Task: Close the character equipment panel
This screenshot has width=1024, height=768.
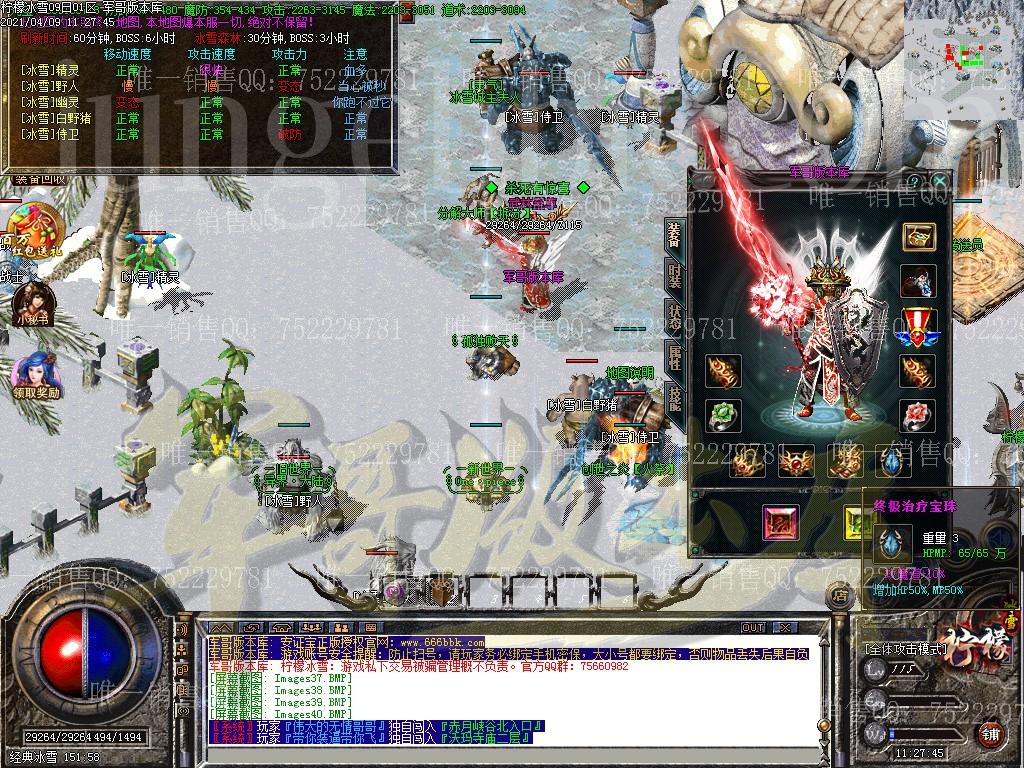Action: (x=939, y=180)
